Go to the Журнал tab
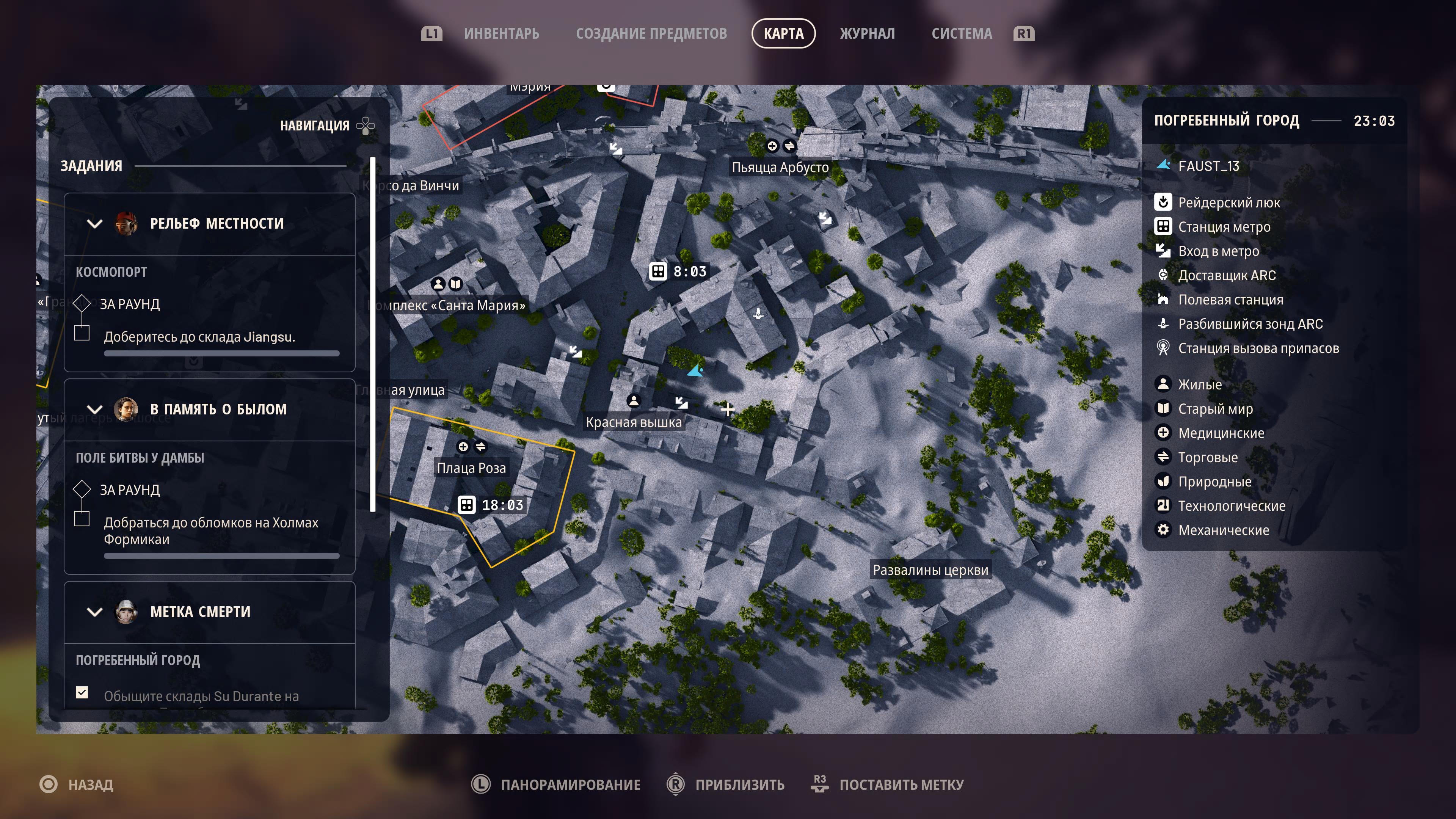This screenshot has width=1456, height=819. pyautogui.click(x=867, y=34)
